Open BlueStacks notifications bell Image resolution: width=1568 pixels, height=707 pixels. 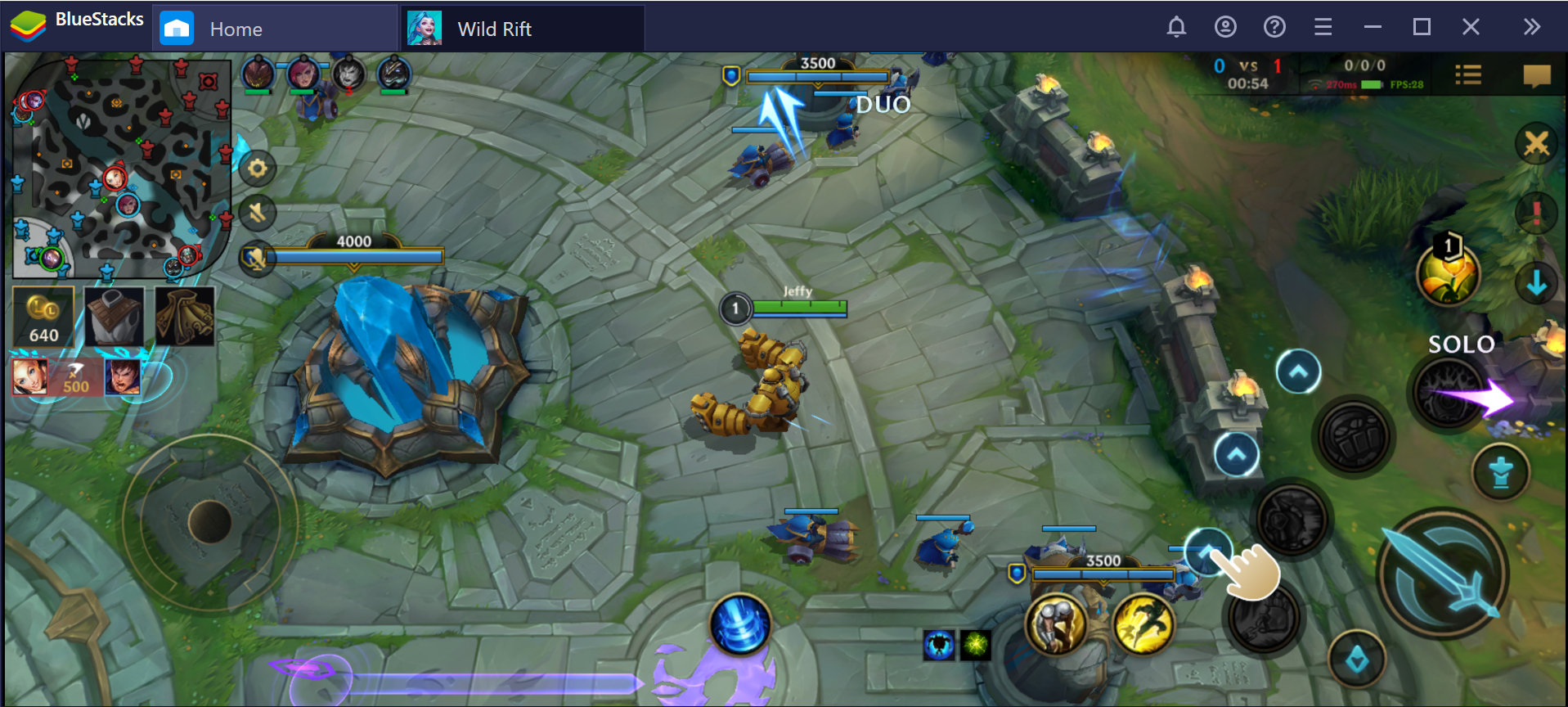(1176, 27)
